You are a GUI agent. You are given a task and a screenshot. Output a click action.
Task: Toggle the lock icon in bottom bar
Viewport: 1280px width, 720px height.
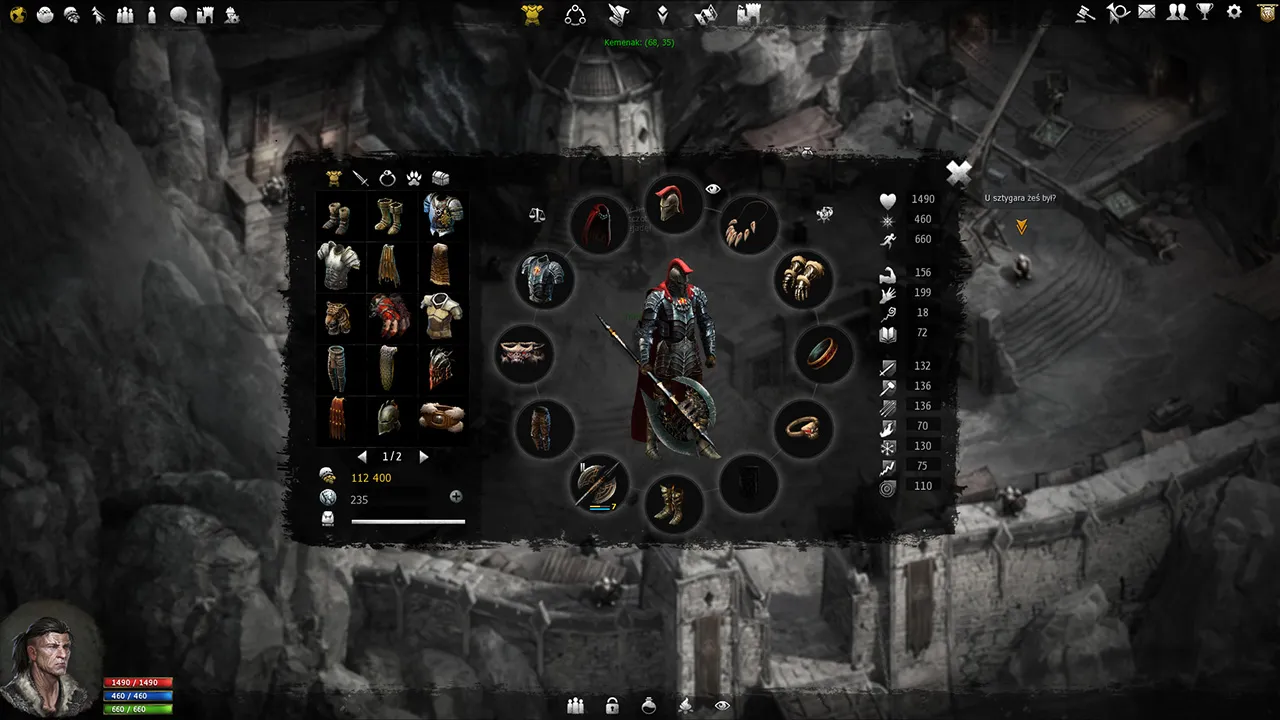(x=610, y=705)
